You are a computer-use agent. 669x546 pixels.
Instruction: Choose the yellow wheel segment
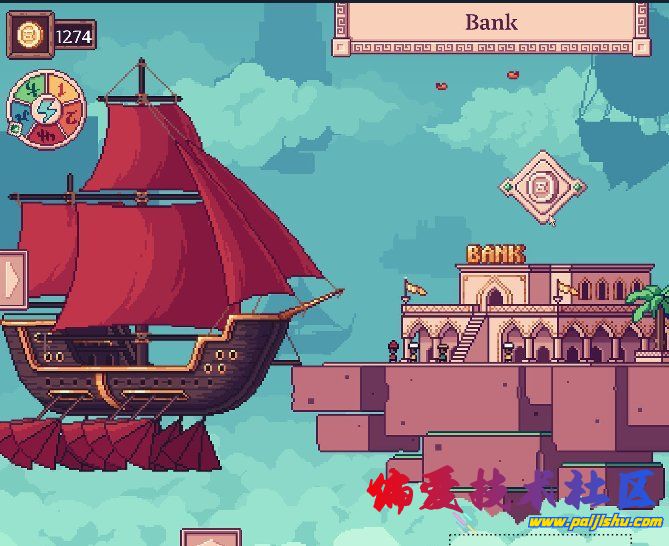[x=59, y=87]
